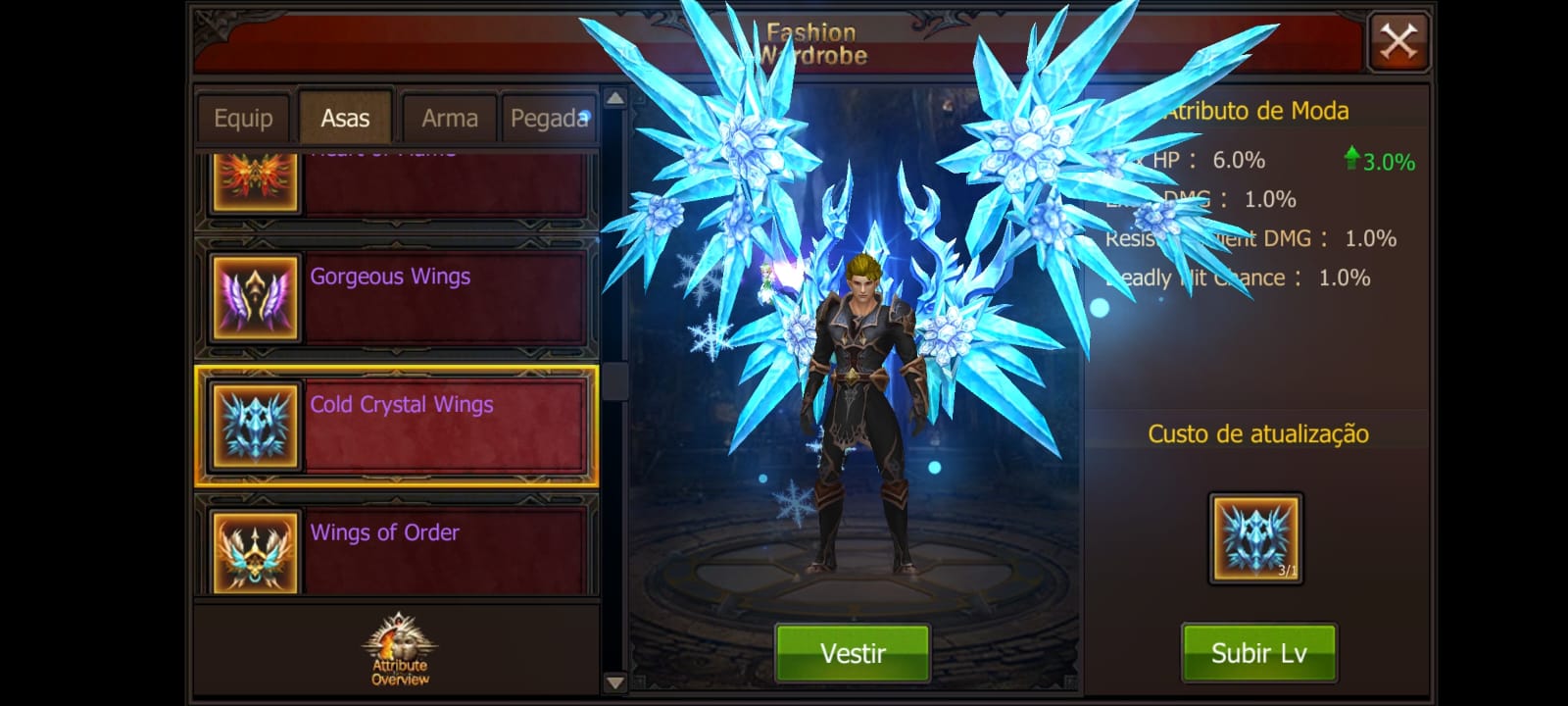Click the list scroll up arrow

614,98
